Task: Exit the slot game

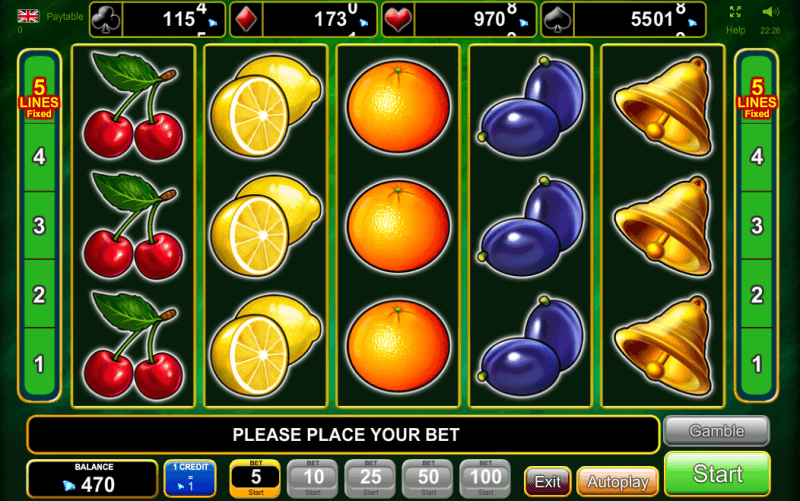Action: [x=547, y=481]
